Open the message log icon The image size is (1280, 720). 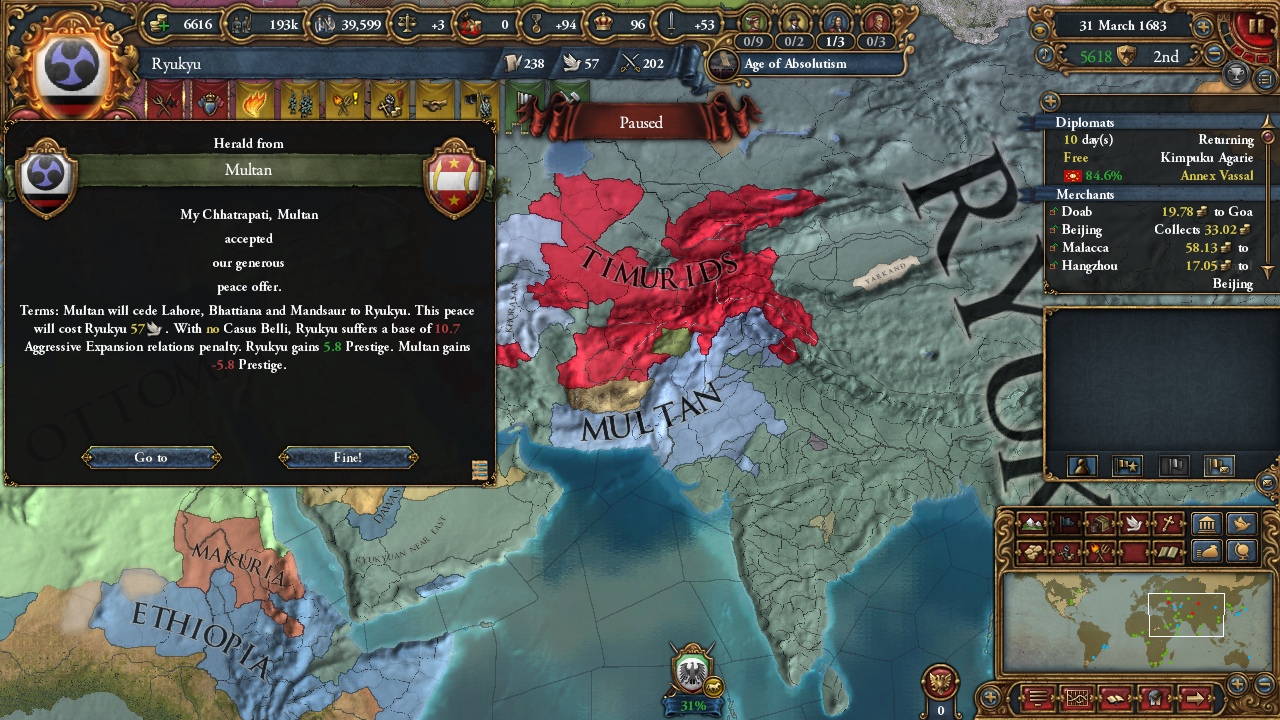(x=1036, y=698)
